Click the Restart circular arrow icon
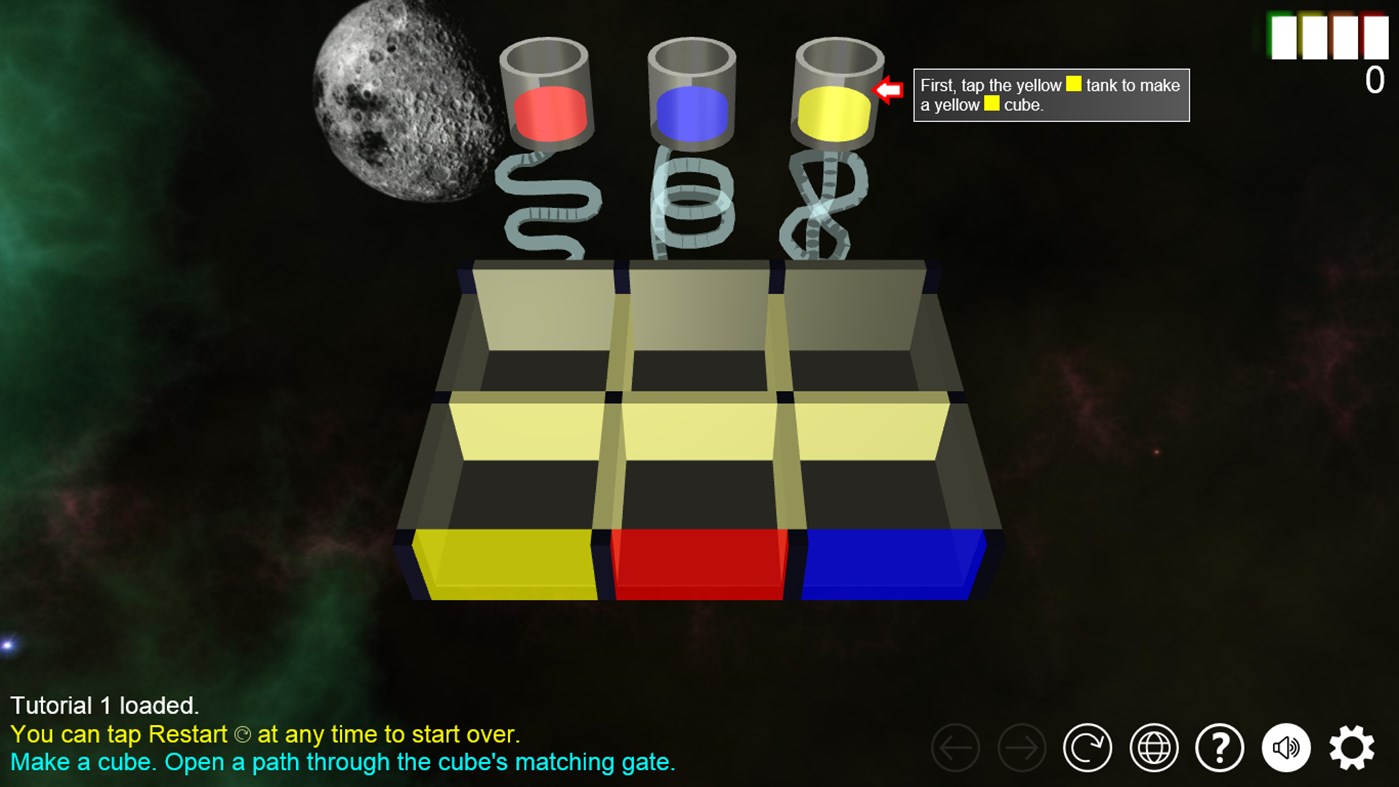This screenshot has width=1399, height=787. (x=1088, y=747)
